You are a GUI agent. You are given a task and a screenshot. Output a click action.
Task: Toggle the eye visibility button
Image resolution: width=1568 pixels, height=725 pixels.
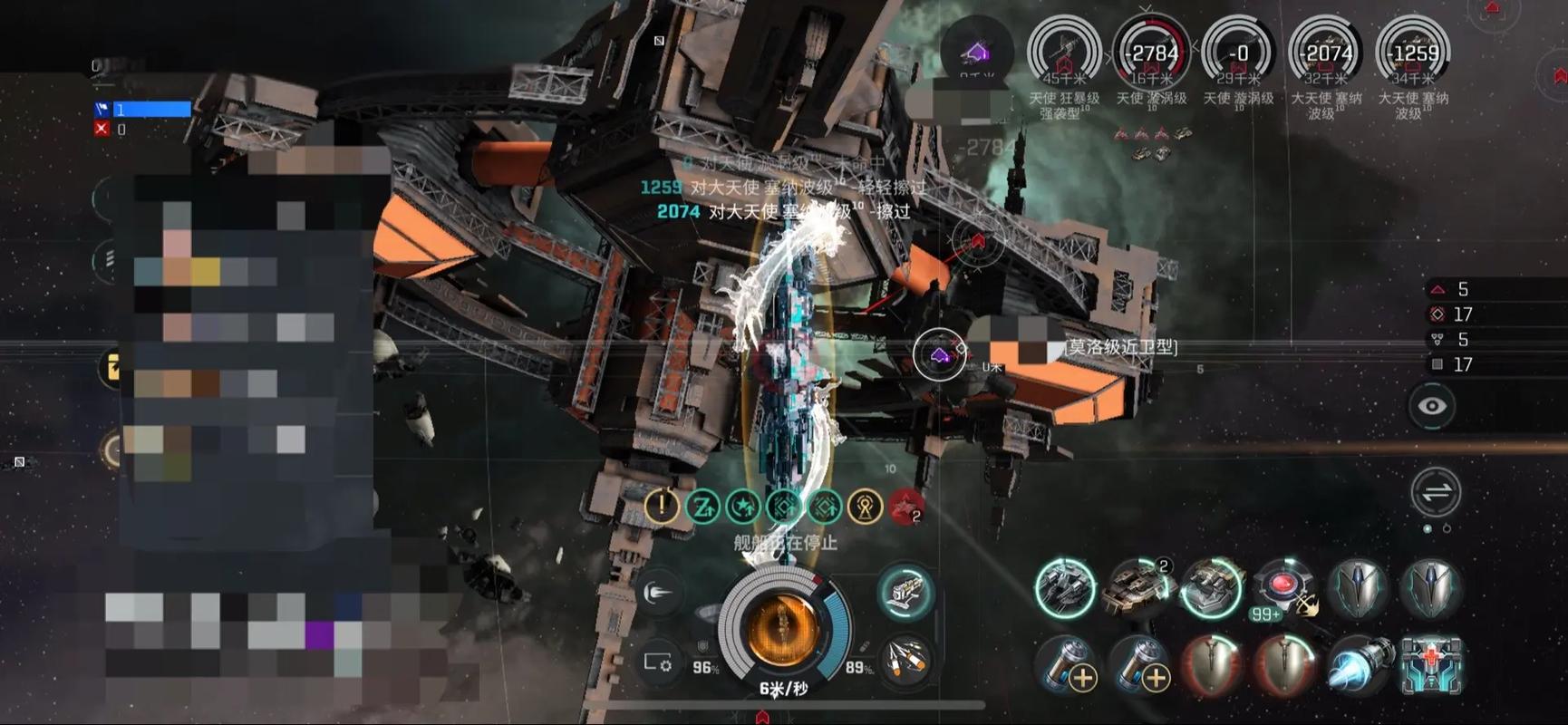[x=1432, y=406]
